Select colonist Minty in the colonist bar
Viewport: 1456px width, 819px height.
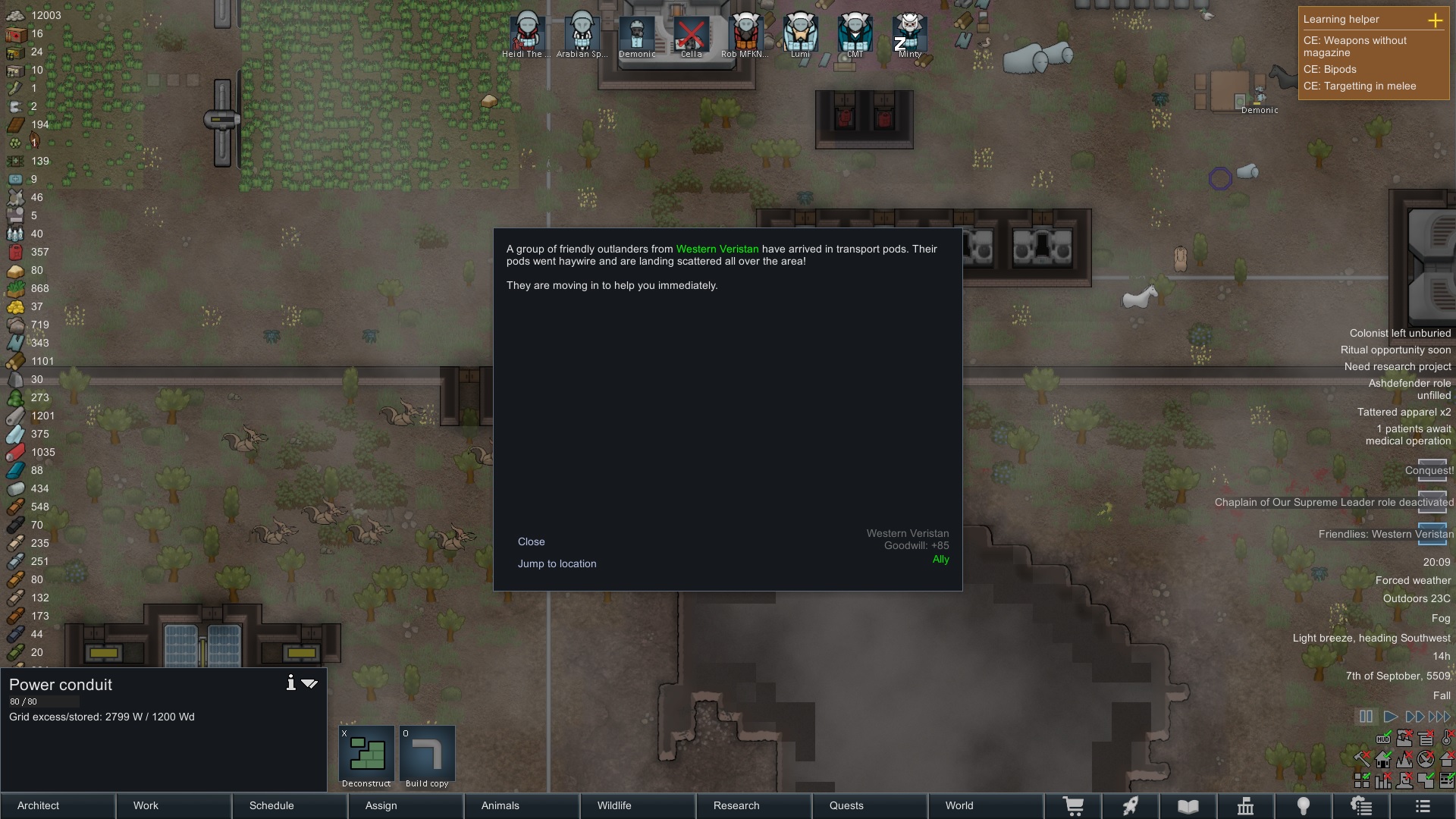pyautogui.click(x=909, y=34)
